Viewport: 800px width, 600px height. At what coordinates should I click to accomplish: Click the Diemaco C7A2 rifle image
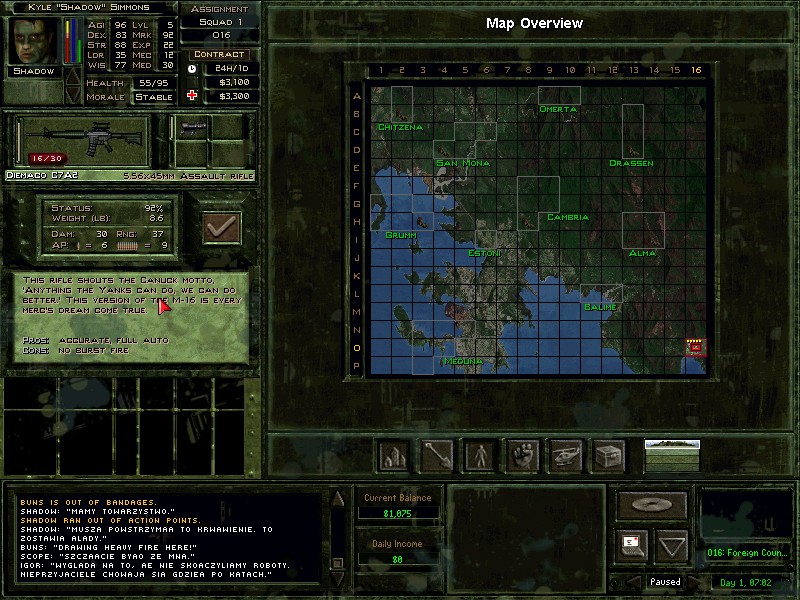[x=82, y=137]
